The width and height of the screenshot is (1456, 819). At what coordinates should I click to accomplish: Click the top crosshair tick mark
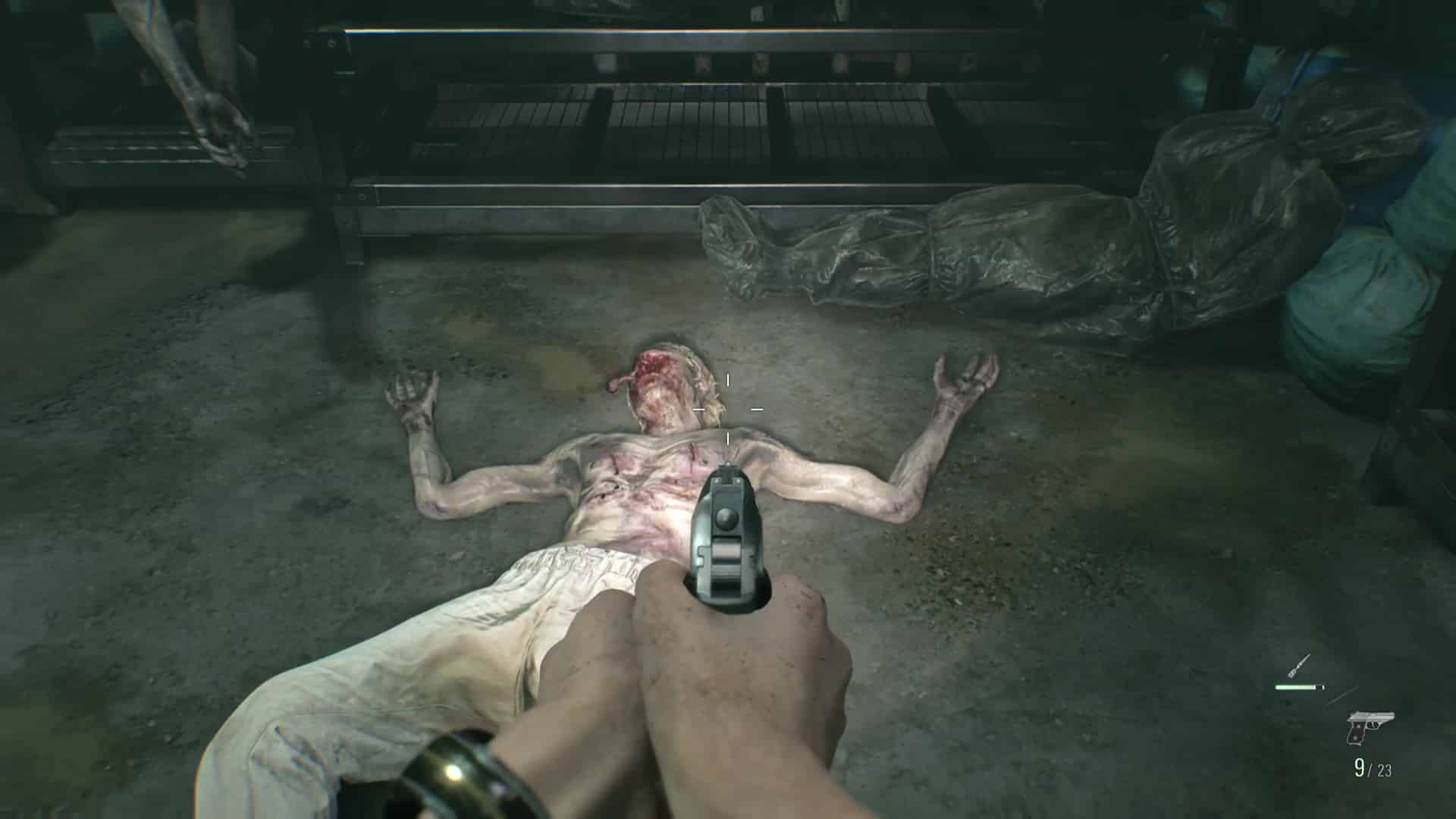coord(728,379)
